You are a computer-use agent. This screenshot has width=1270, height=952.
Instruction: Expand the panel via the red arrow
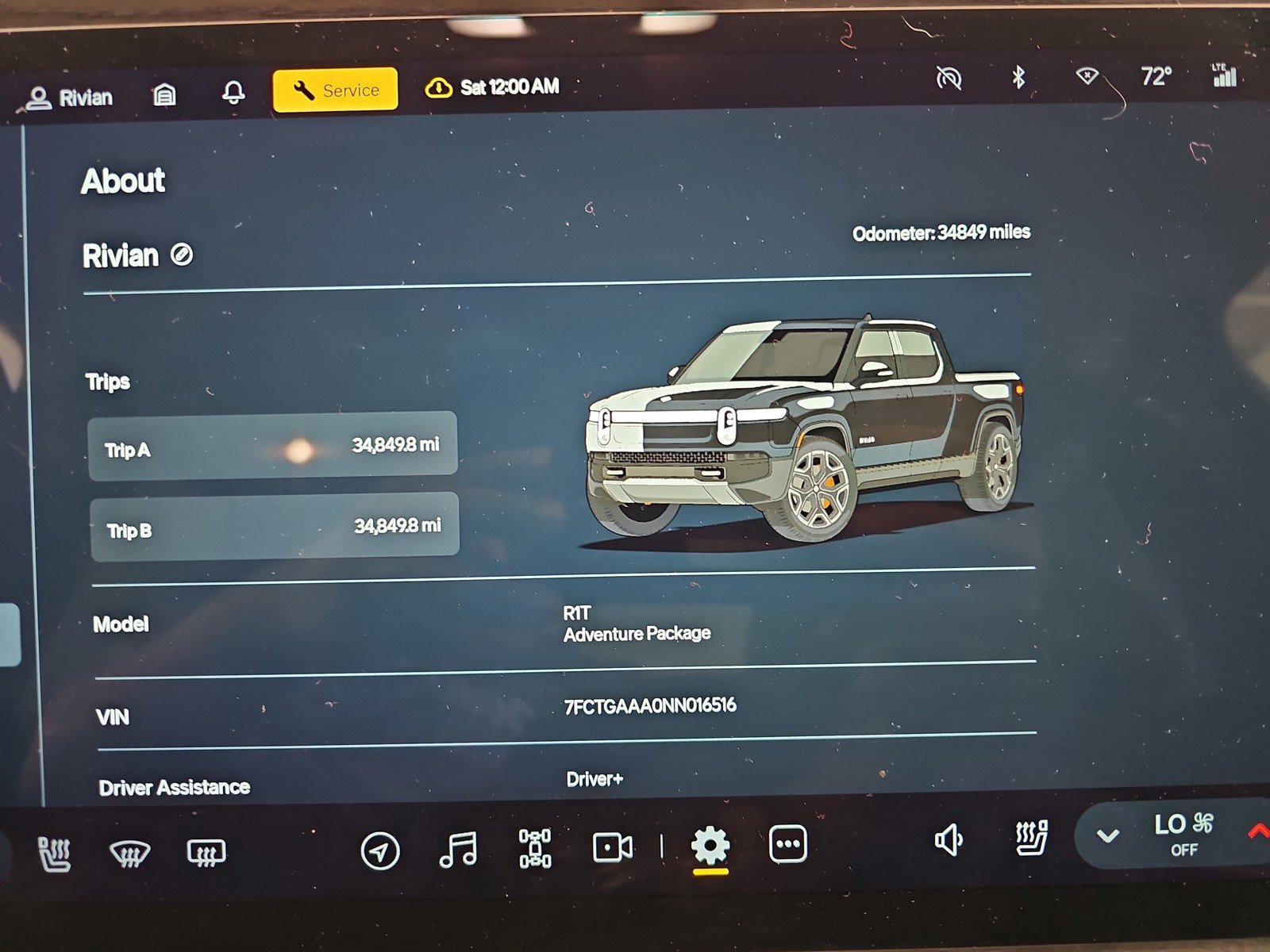(1259, 832)
